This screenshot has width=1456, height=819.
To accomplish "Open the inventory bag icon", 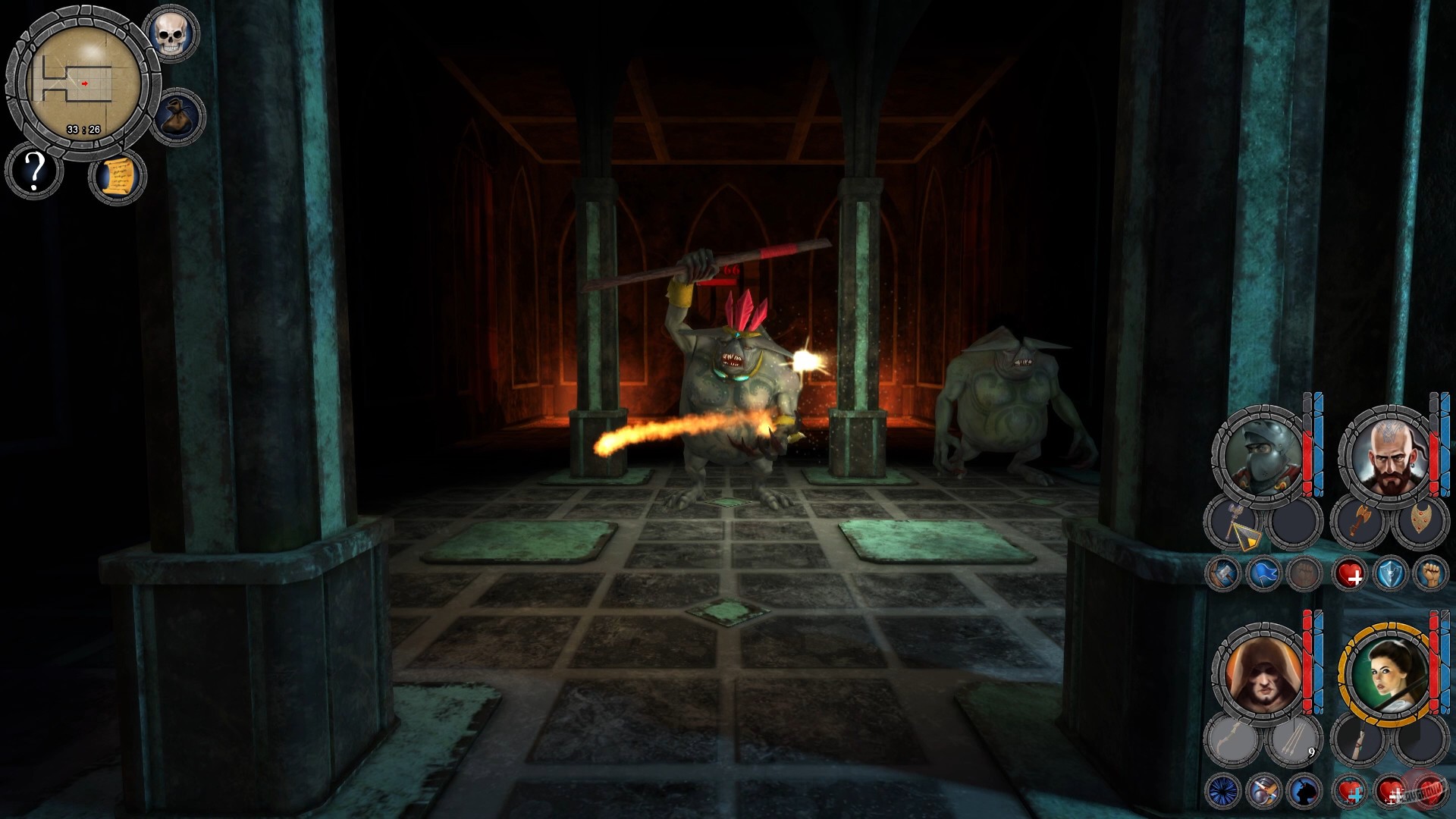I will [177, 115].
